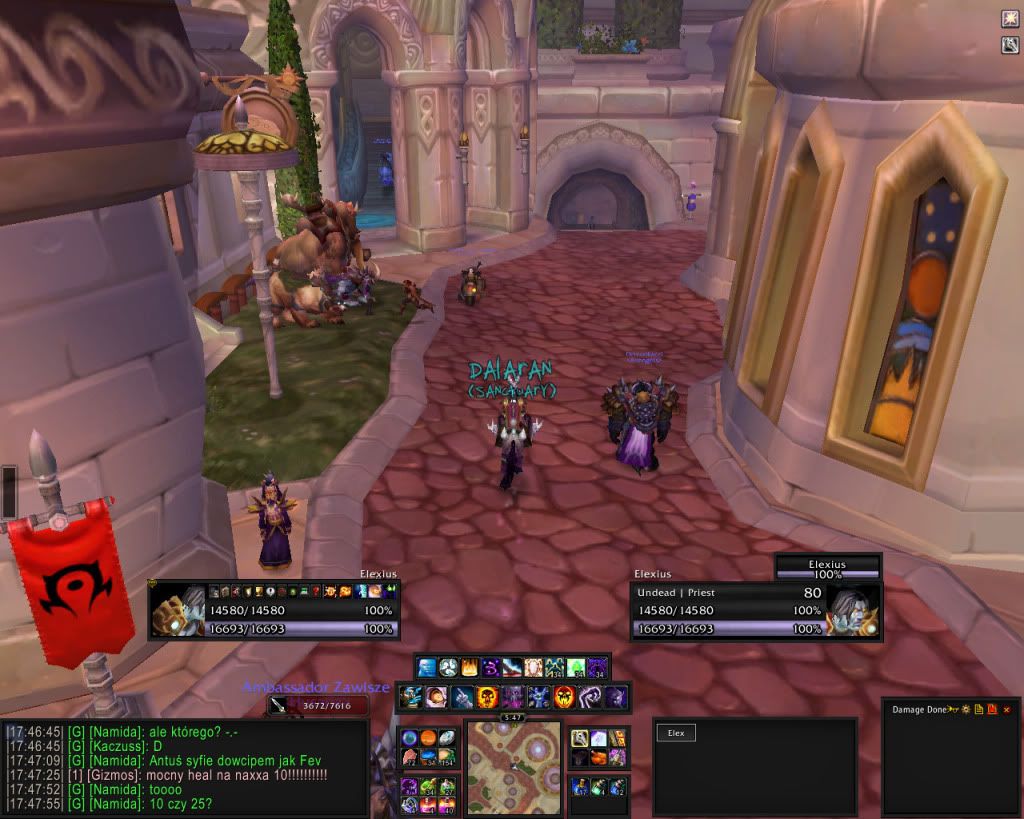
Task: Use the orange sphere item slot
Action: click(427, 739)
